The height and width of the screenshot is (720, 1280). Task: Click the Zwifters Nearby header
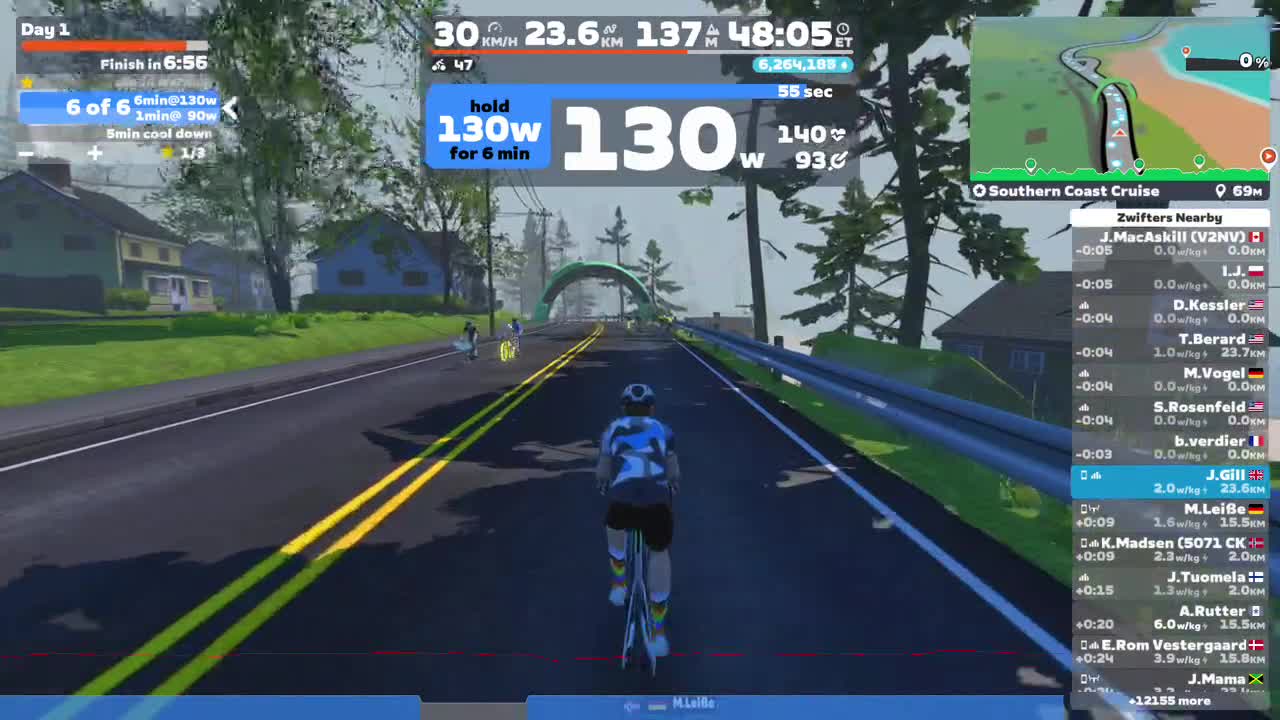(x=1169, y=217)
